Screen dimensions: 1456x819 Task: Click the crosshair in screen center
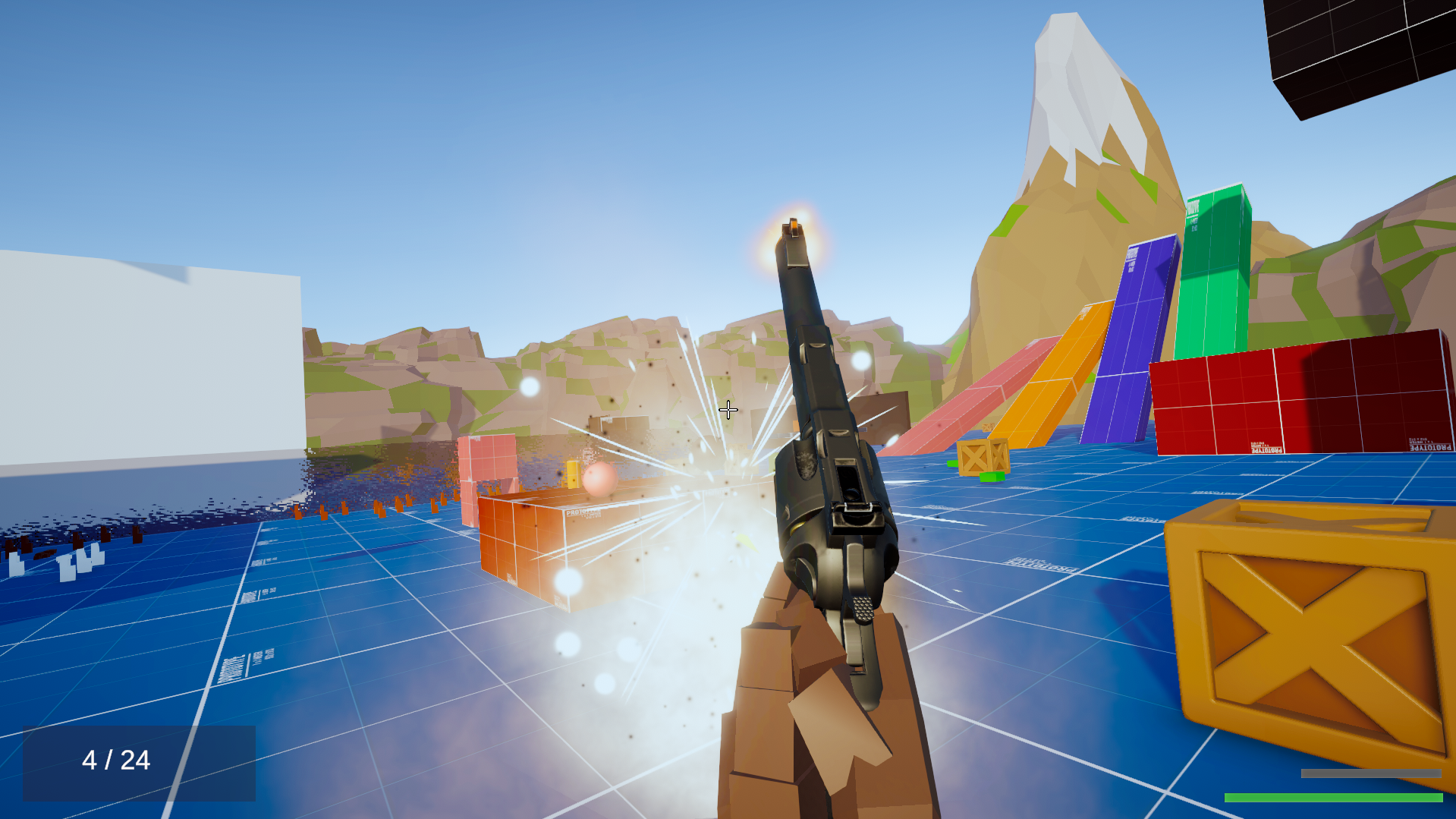[728, 410]
